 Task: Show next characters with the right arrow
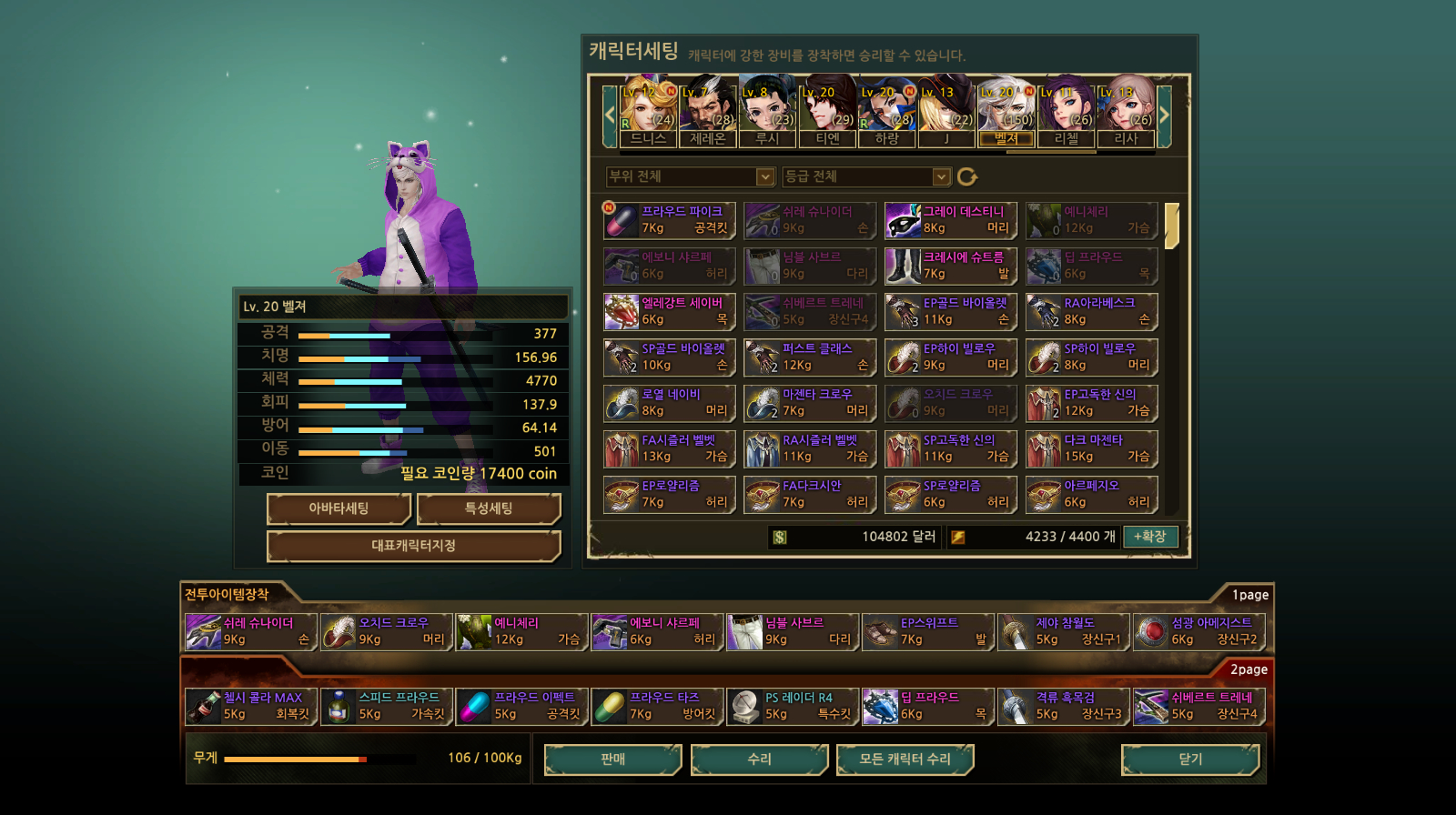pyautogui.click(x=1164, y=115)
